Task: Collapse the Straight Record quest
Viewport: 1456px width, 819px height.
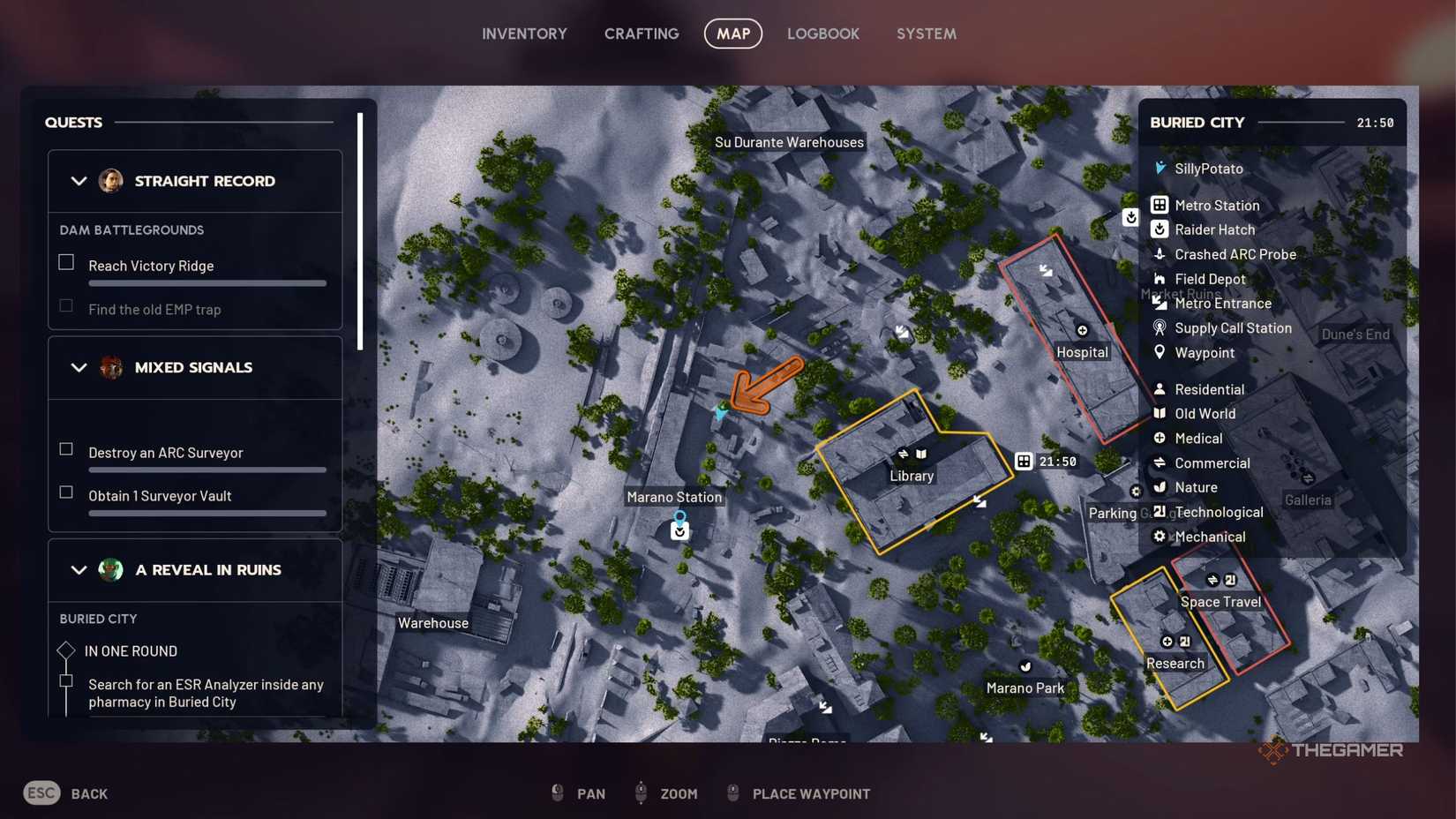Action: point(78,181)
